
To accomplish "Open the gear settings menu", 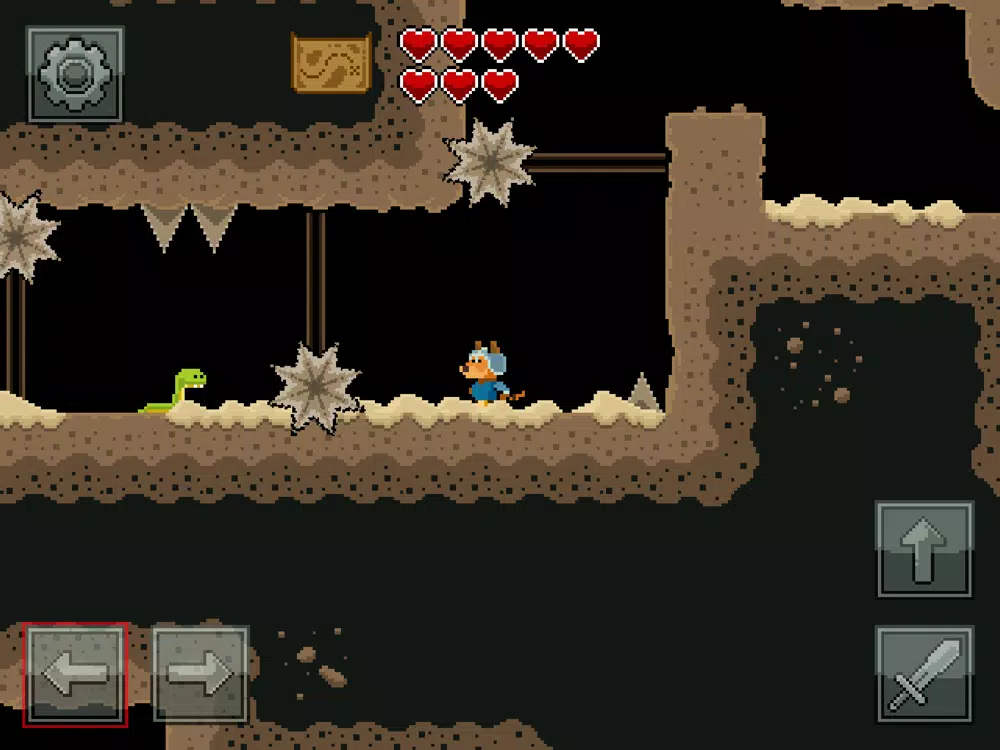I will 75,74.
